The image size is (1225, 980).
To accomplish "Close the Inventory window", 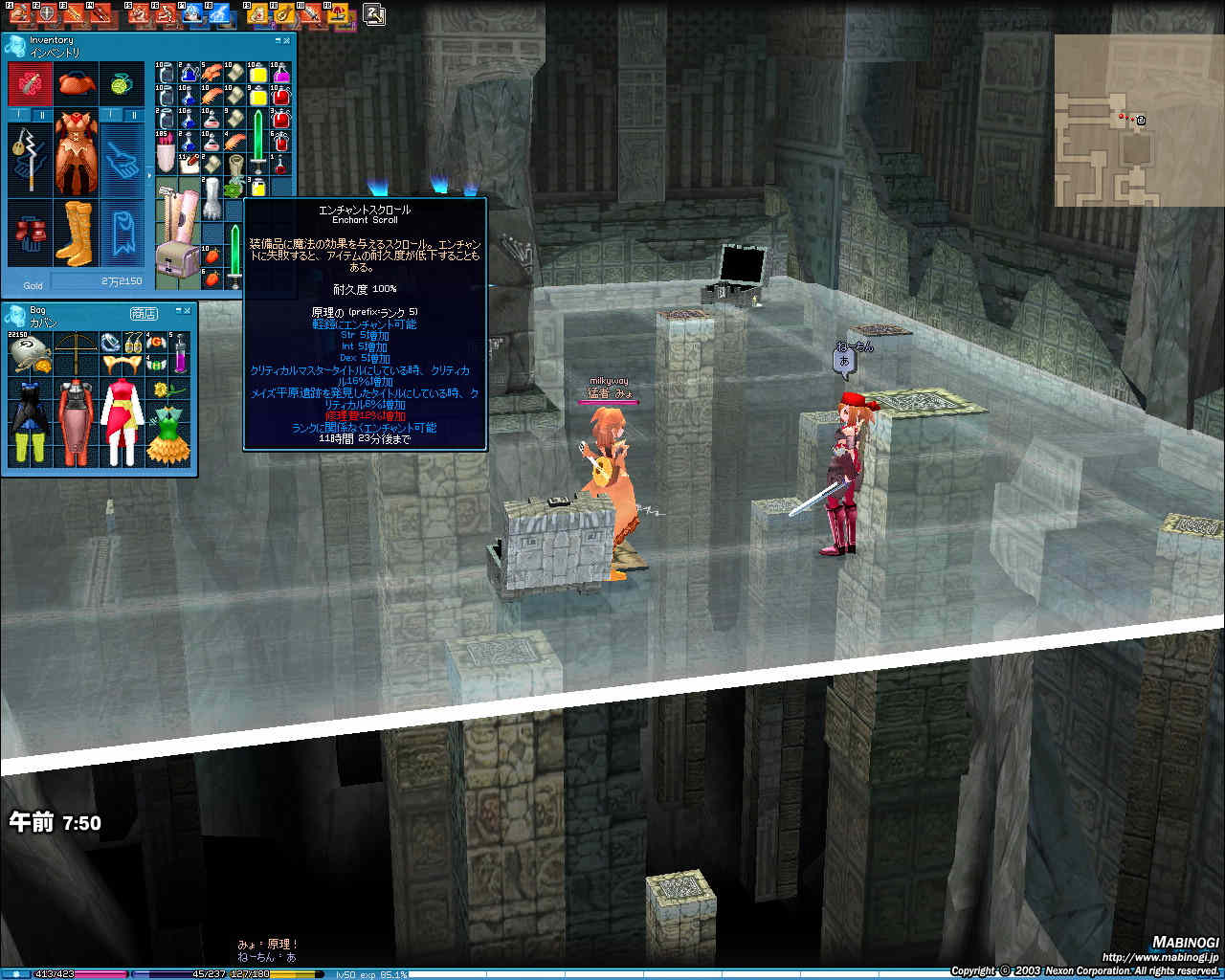I will click(x=286, y=41).
